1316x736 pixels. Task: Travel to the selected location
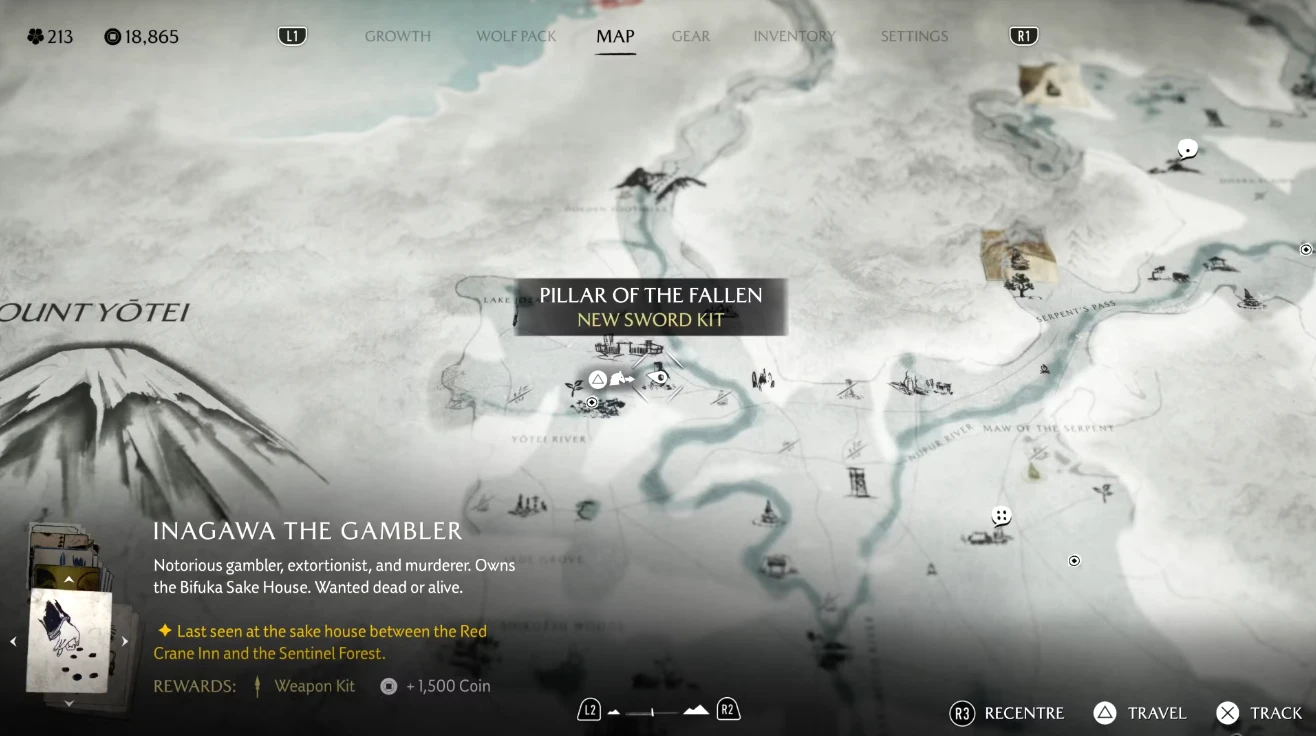coord(1140,713)
